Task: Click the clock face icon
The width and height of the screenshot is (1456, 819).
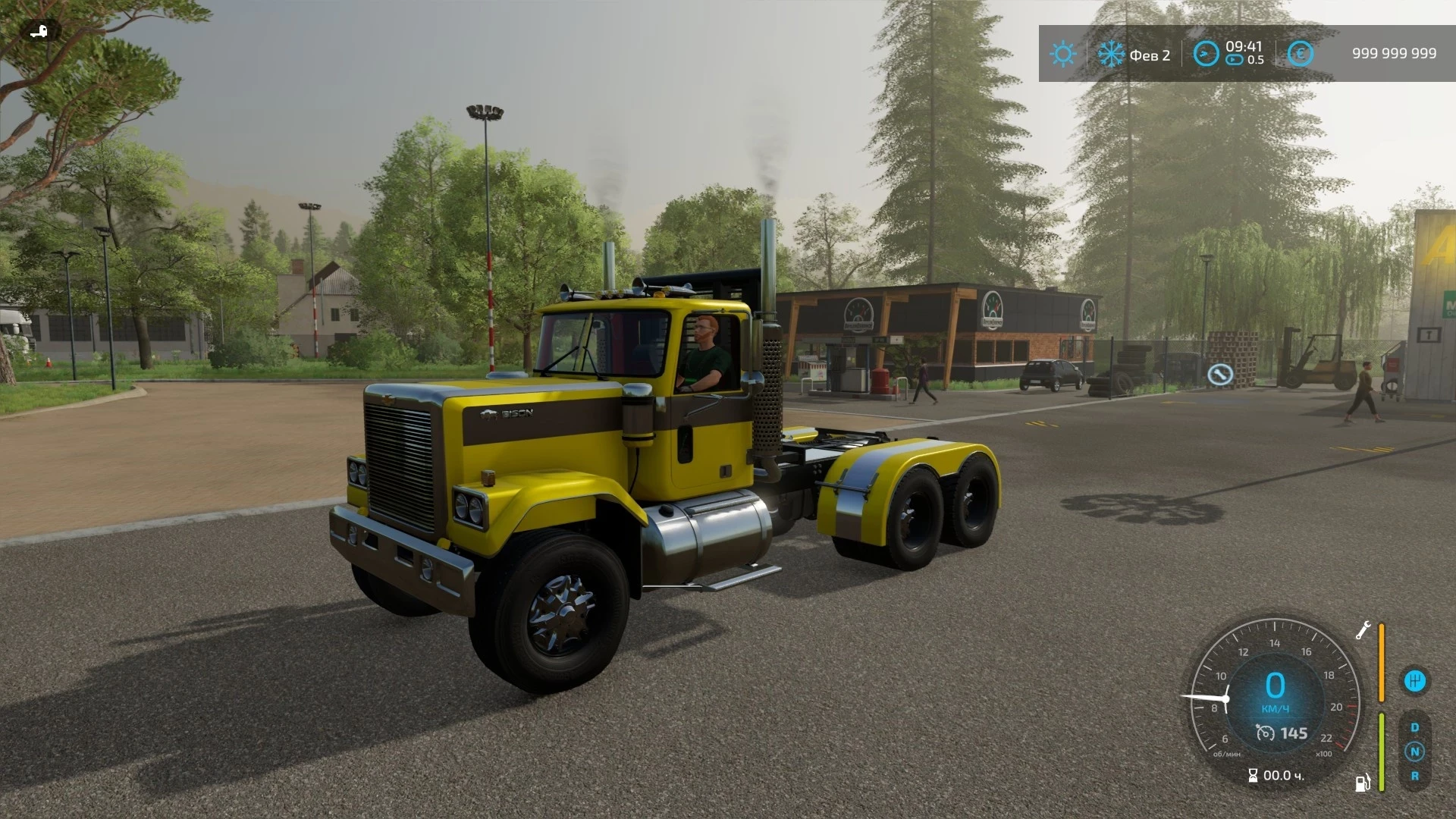Action: click(1206, 53)
